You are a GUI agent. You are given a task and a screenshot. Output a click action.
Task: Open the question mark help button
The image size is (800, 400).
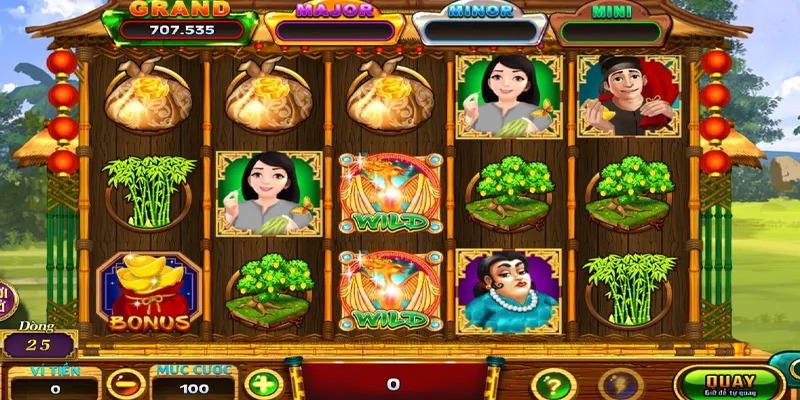[x=553, y=386]
